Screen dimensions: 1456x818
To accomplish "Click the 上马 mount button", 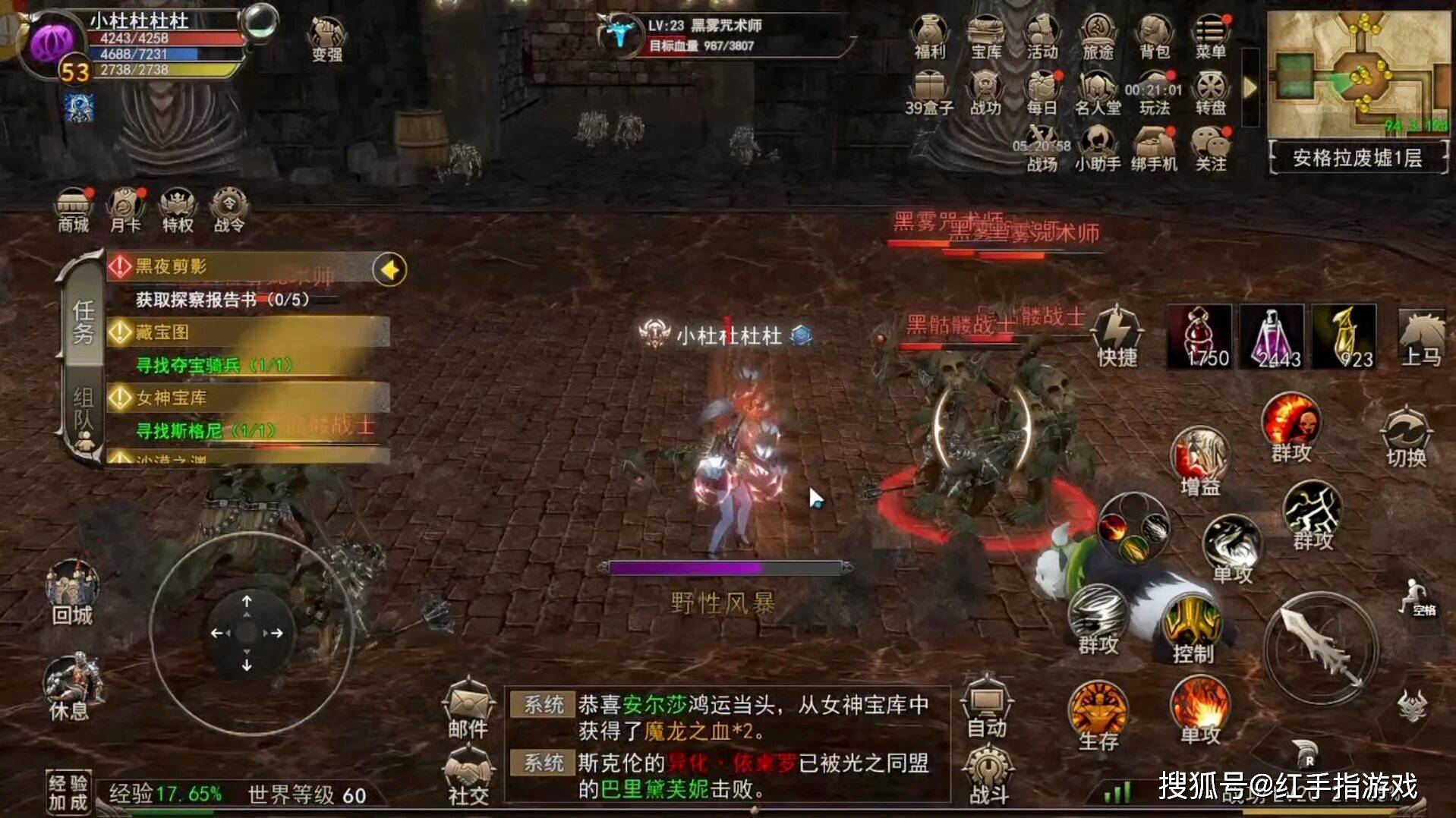I will pos(1420,338).
